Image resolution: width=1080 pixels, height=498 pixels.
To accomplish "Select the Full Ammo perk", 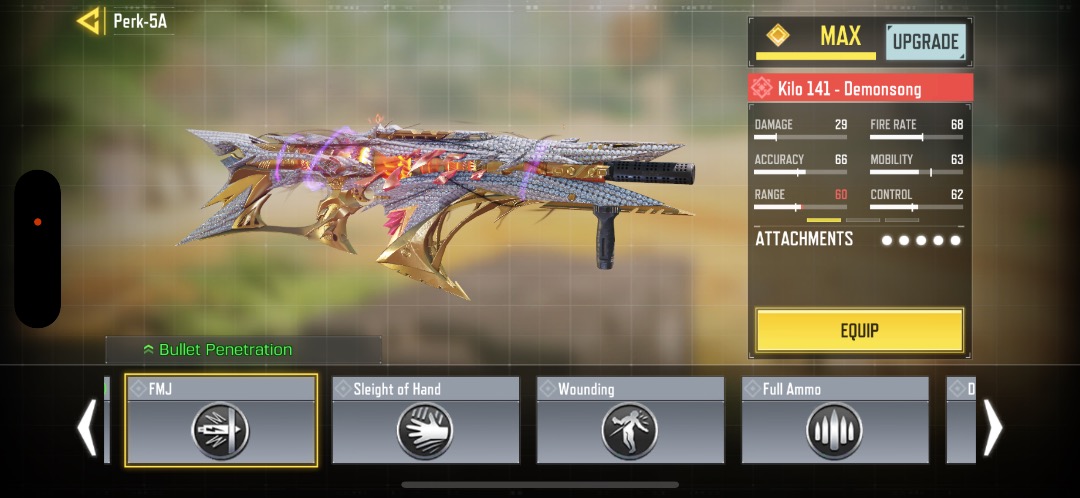I will click(835, 420).
